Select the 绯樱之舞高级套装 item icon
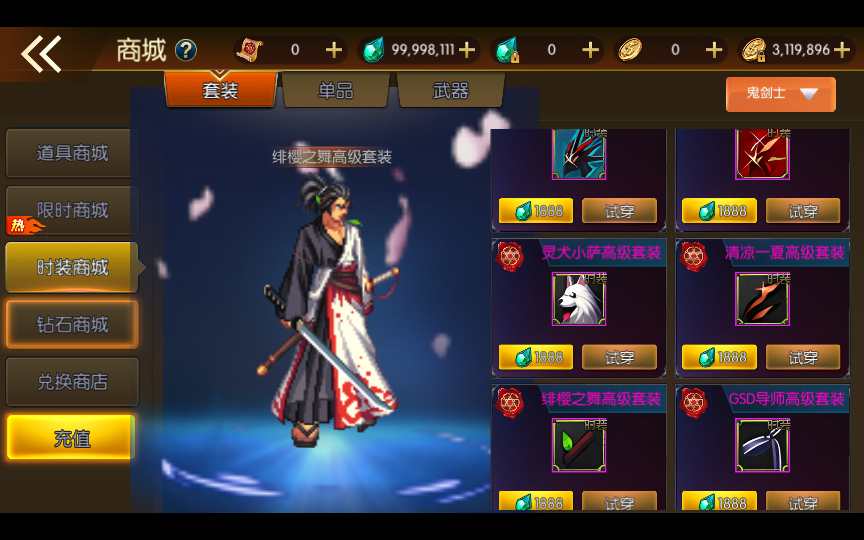The height and width of the screenshot is (540, 864). point(579,446)
